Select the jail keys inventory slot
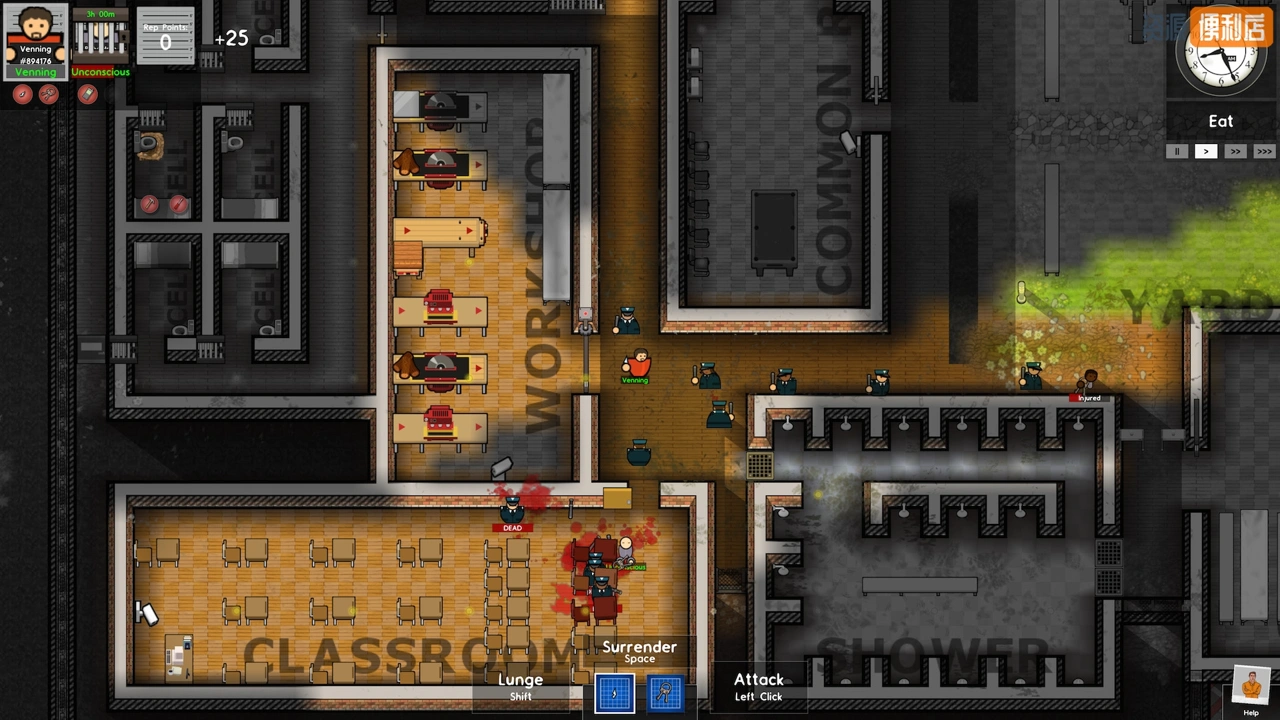 coord(666,693)
